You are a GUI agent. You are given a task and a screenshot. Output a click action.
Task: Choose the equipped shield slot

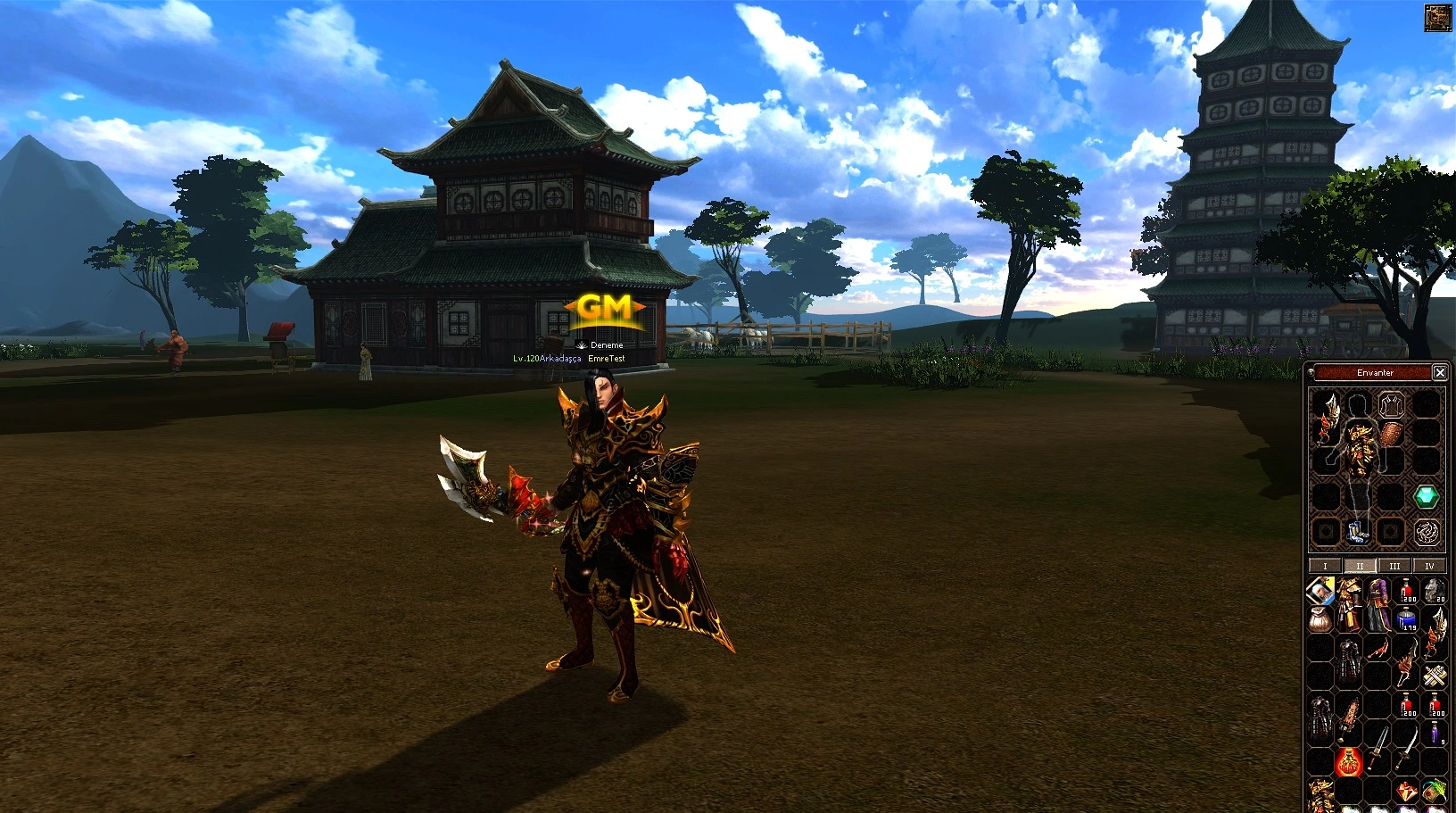click(x=1391, y=435)
